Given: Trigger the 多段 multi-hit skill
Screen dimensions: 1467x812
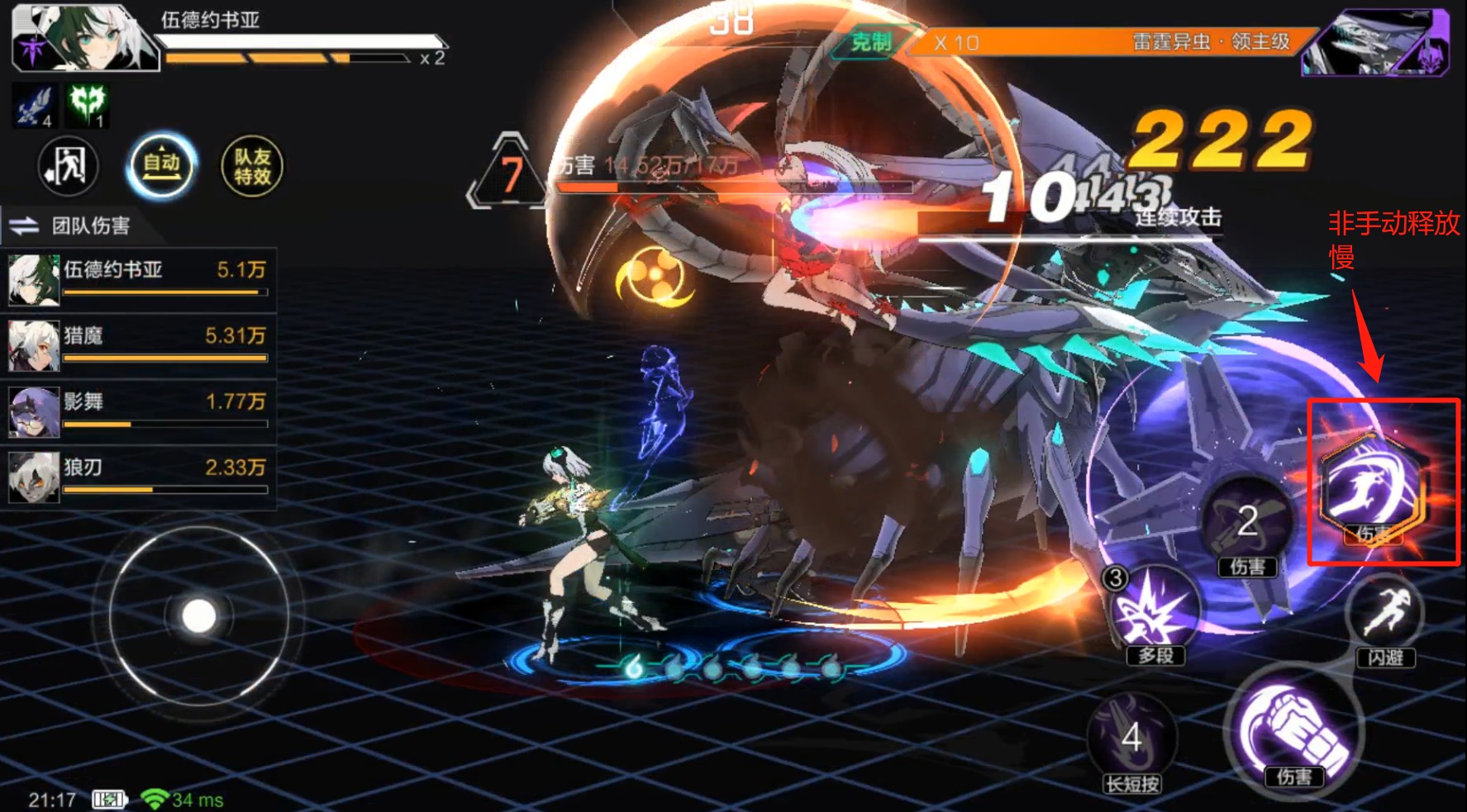Looking at the screenshot, I should pos(1155,611).
